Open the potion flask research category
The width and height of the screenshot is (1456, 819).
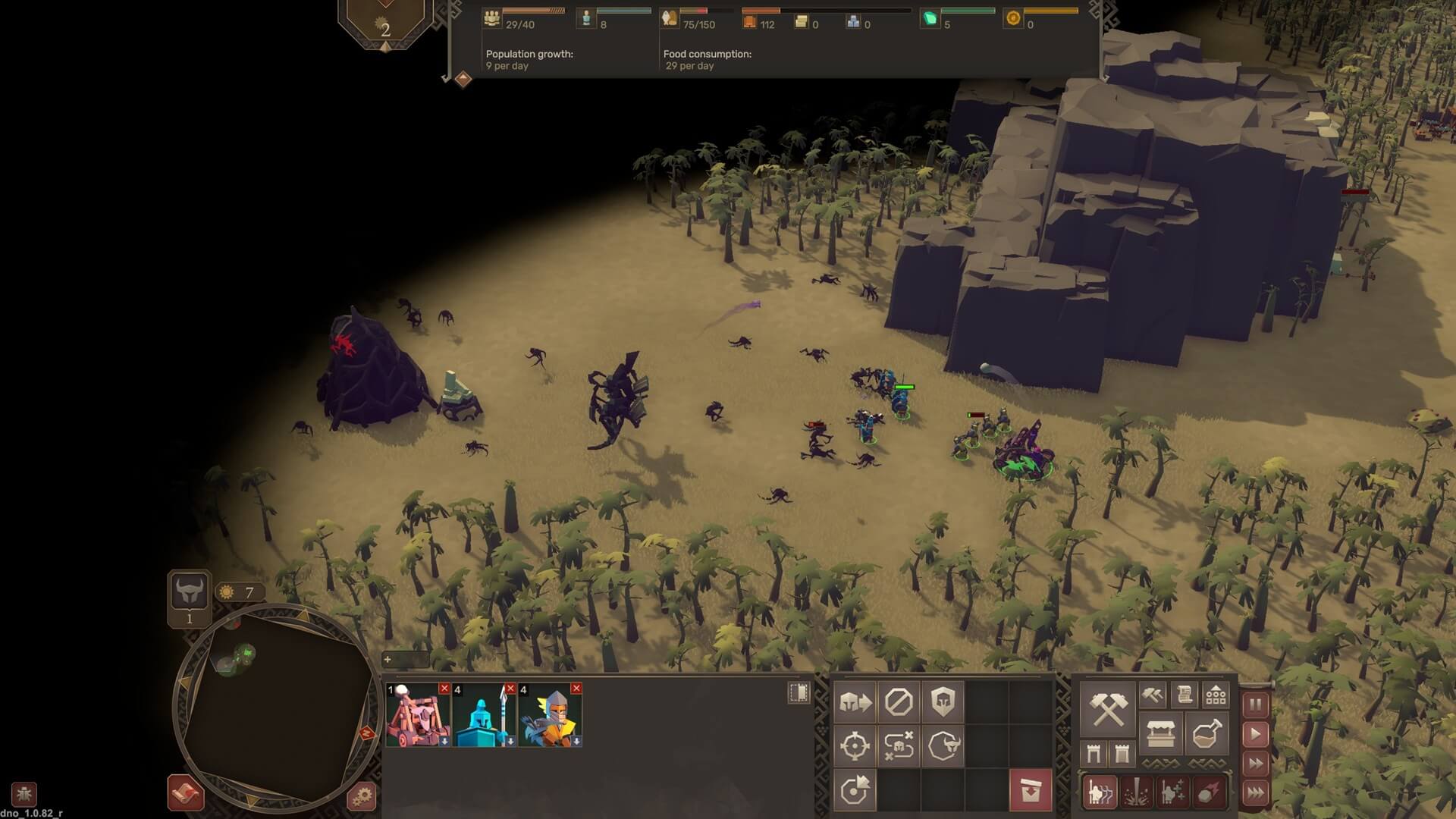pos(1207,734)
